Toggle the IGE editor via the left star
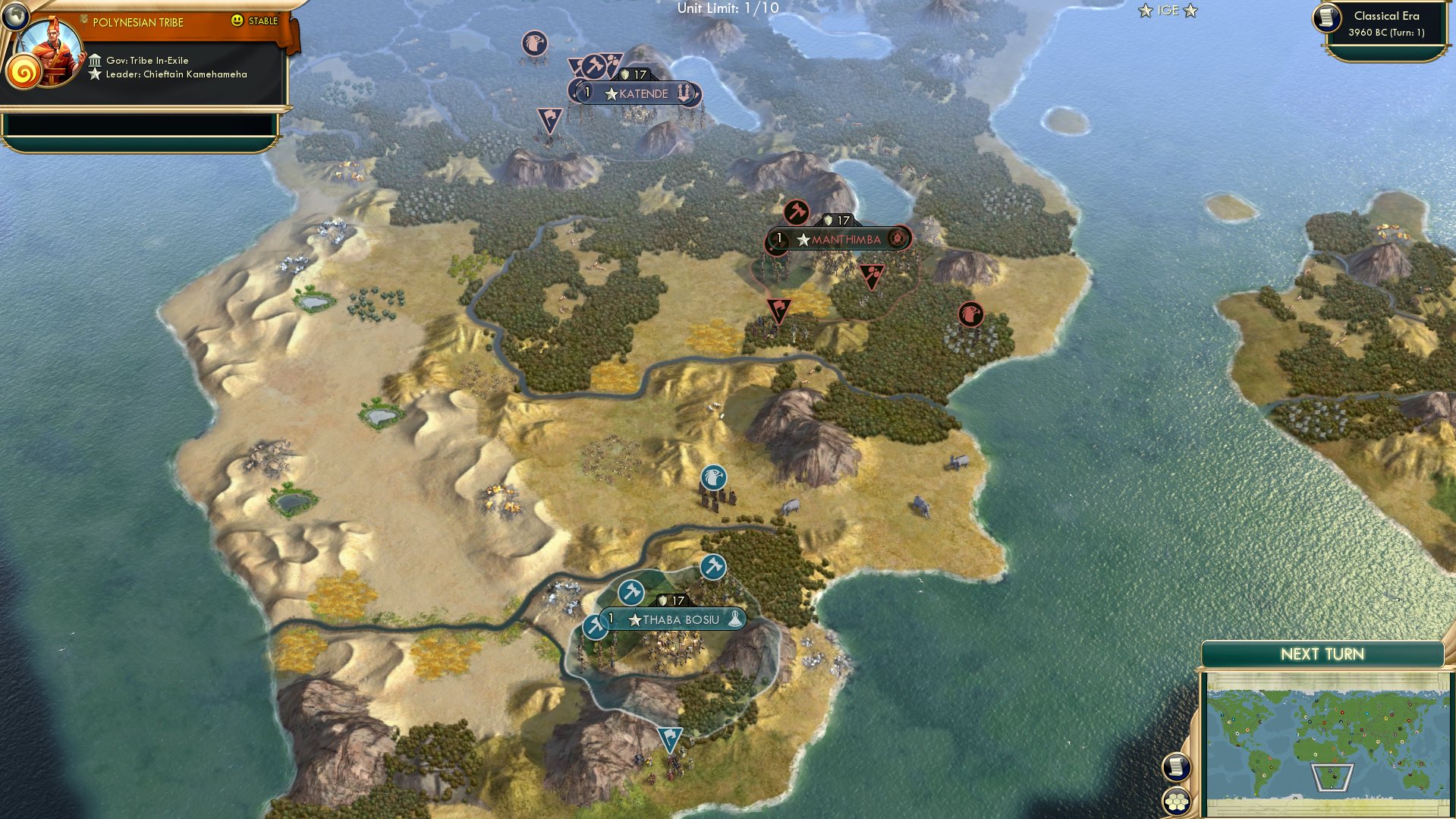This screenshot has width=1456, height=819. pos(1143,10)
